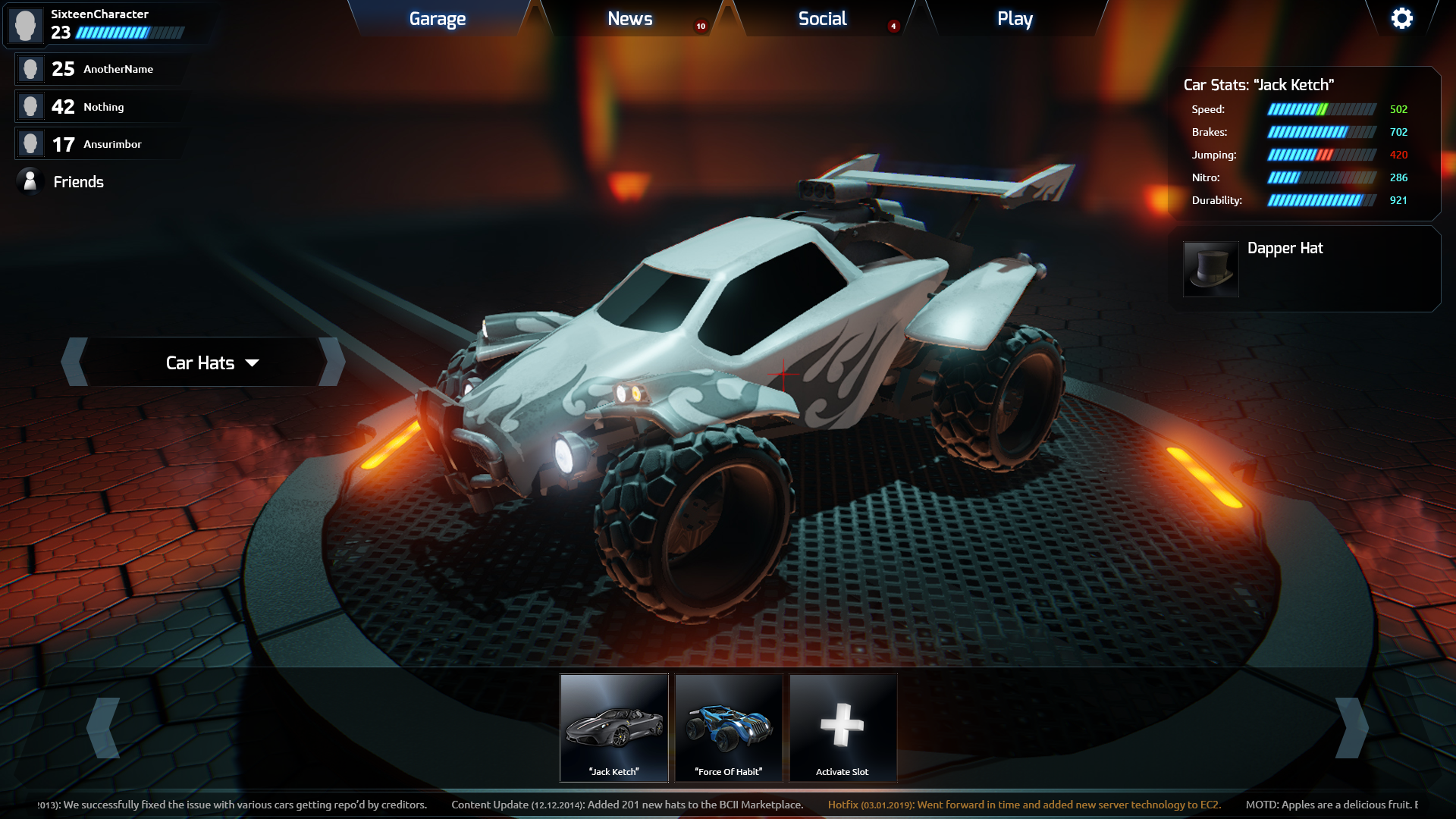Go to the Play tab

[x=1015, y=19]
